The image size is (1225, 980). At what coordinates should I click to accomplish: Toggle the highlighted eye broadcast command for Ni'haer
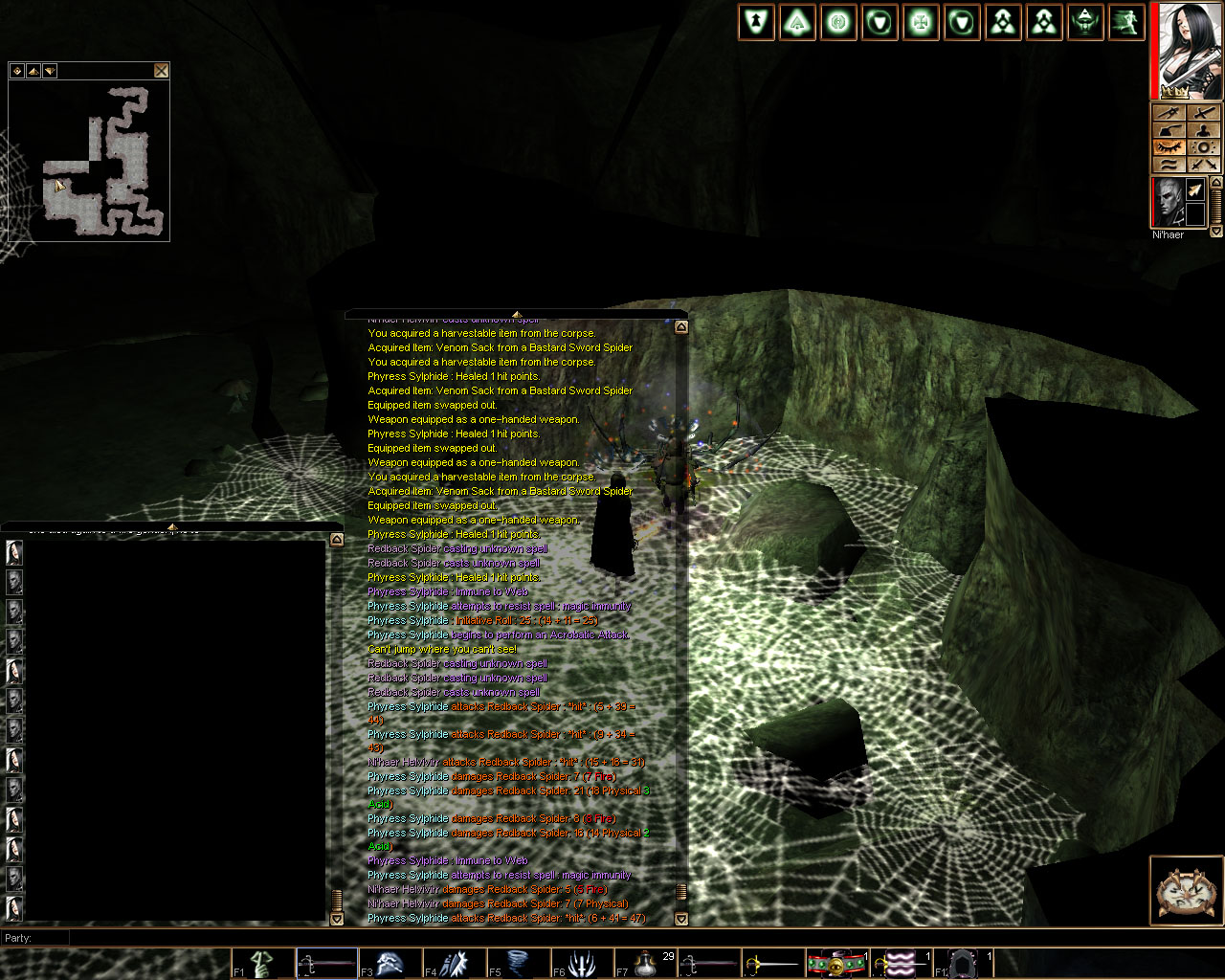pos(1169,147)
